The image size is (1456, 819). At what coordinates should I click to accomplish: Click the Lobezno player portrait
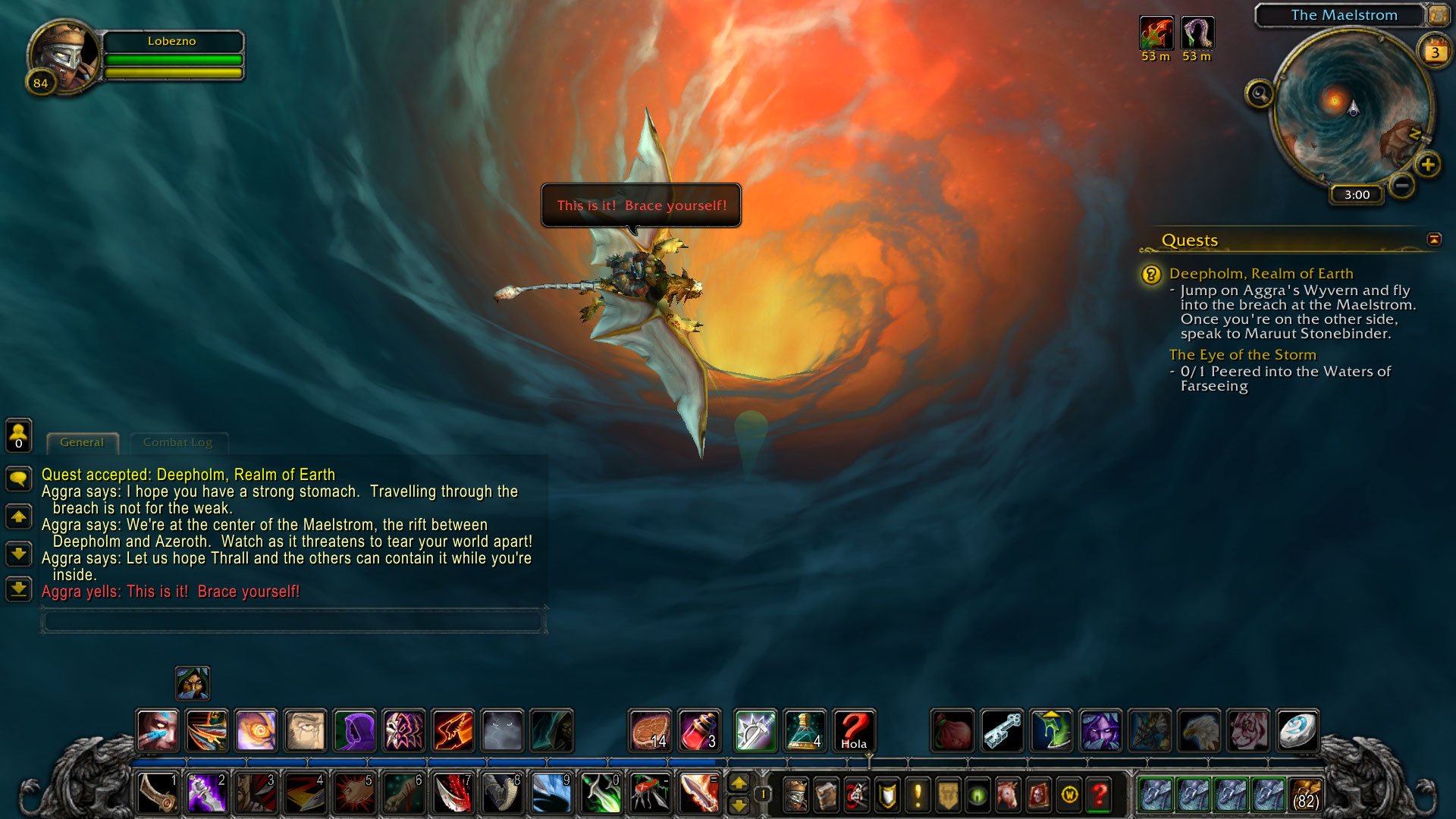point(63,55)
